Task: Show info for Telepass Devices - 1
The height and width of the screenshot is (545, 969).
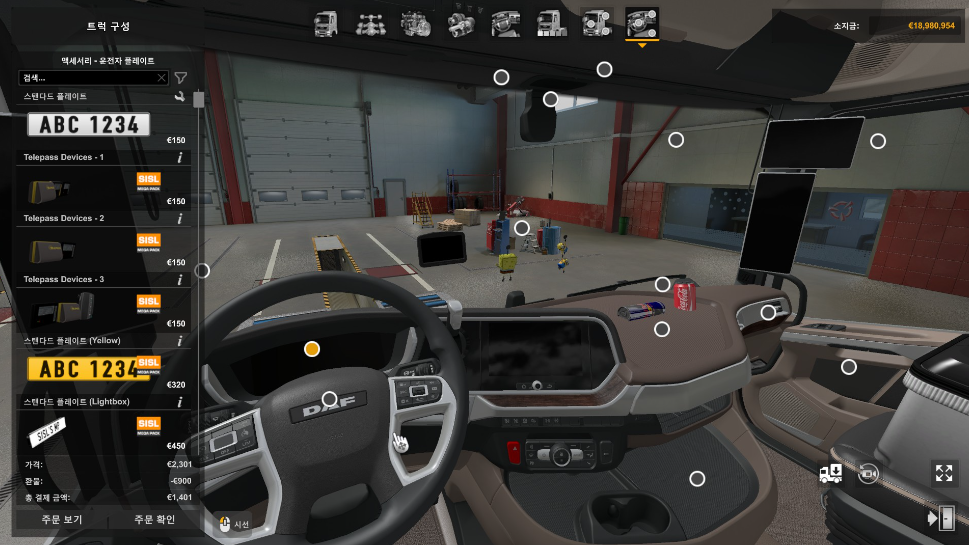Action: point(180,158)
